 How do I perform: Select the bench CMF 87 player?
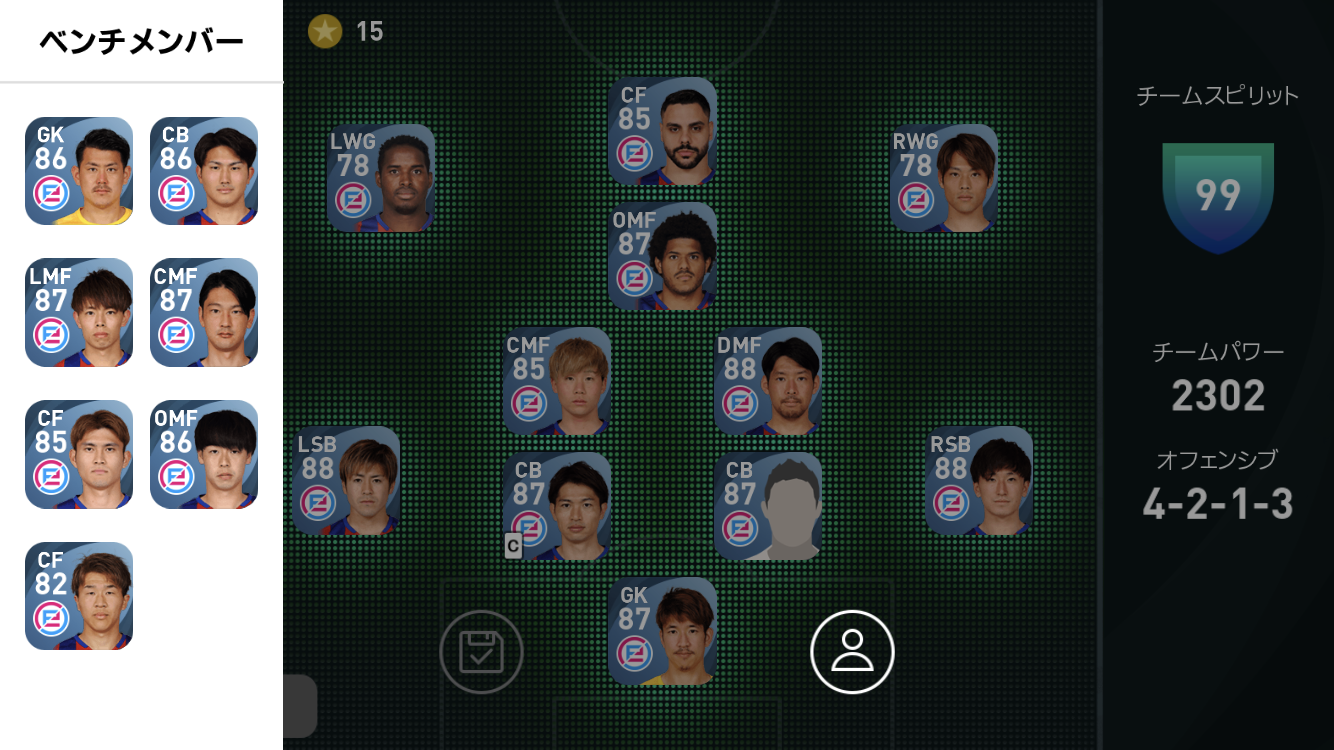[x=204, y=312]
